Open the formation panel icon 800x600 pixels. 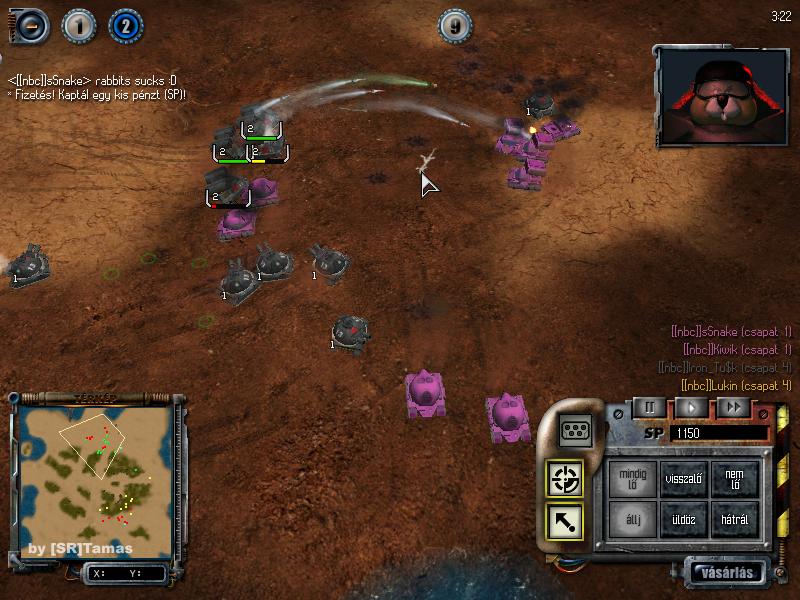click(575, 430)
